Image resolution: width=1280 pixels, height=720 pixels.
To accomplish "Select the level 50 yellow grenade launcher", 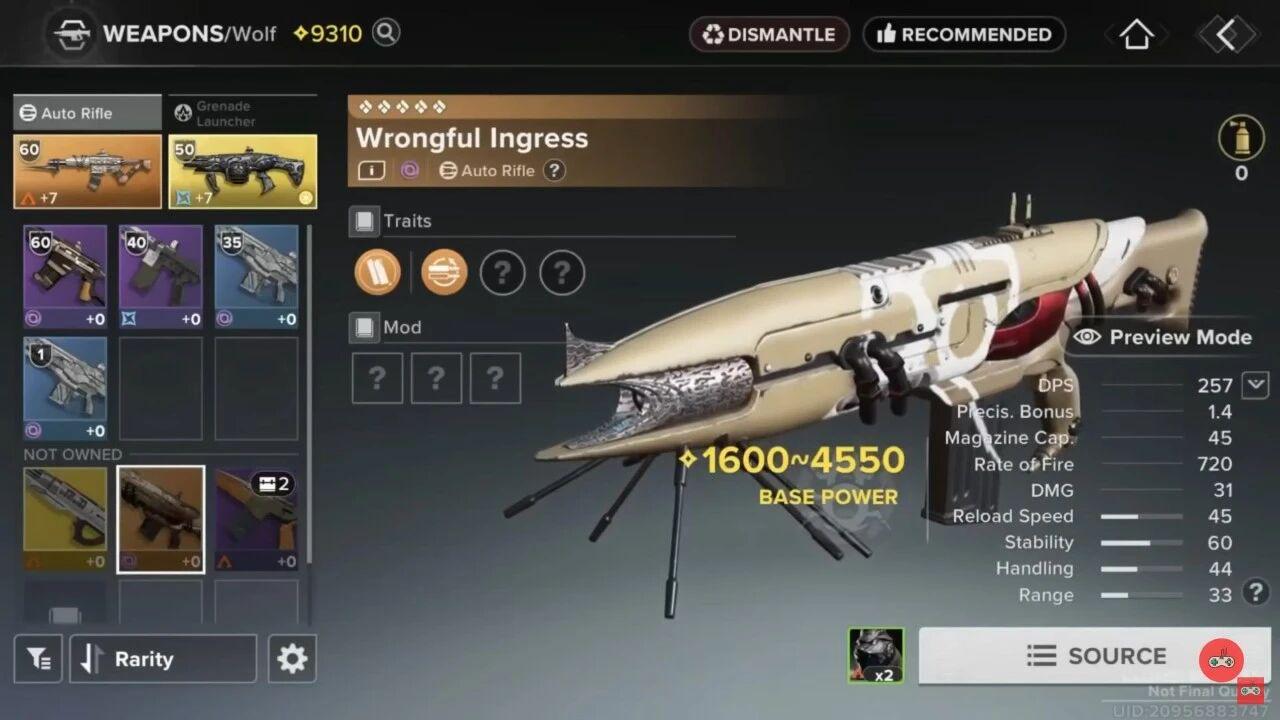I will click(x=242, y=171).
